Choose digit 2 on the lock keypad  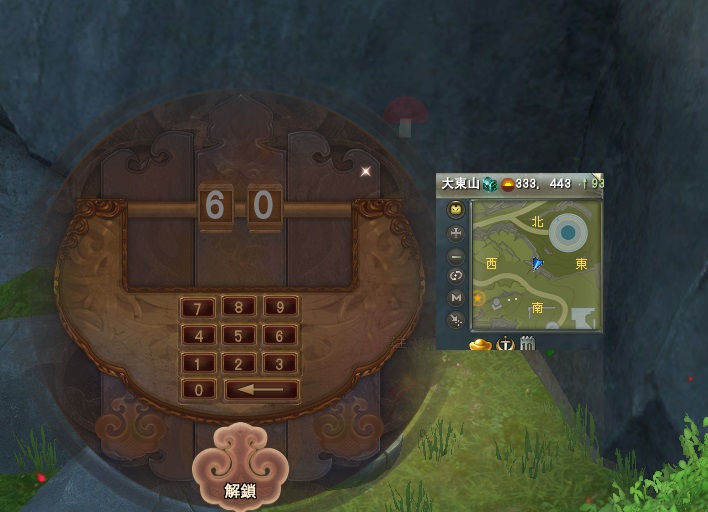tap(239, 364)
